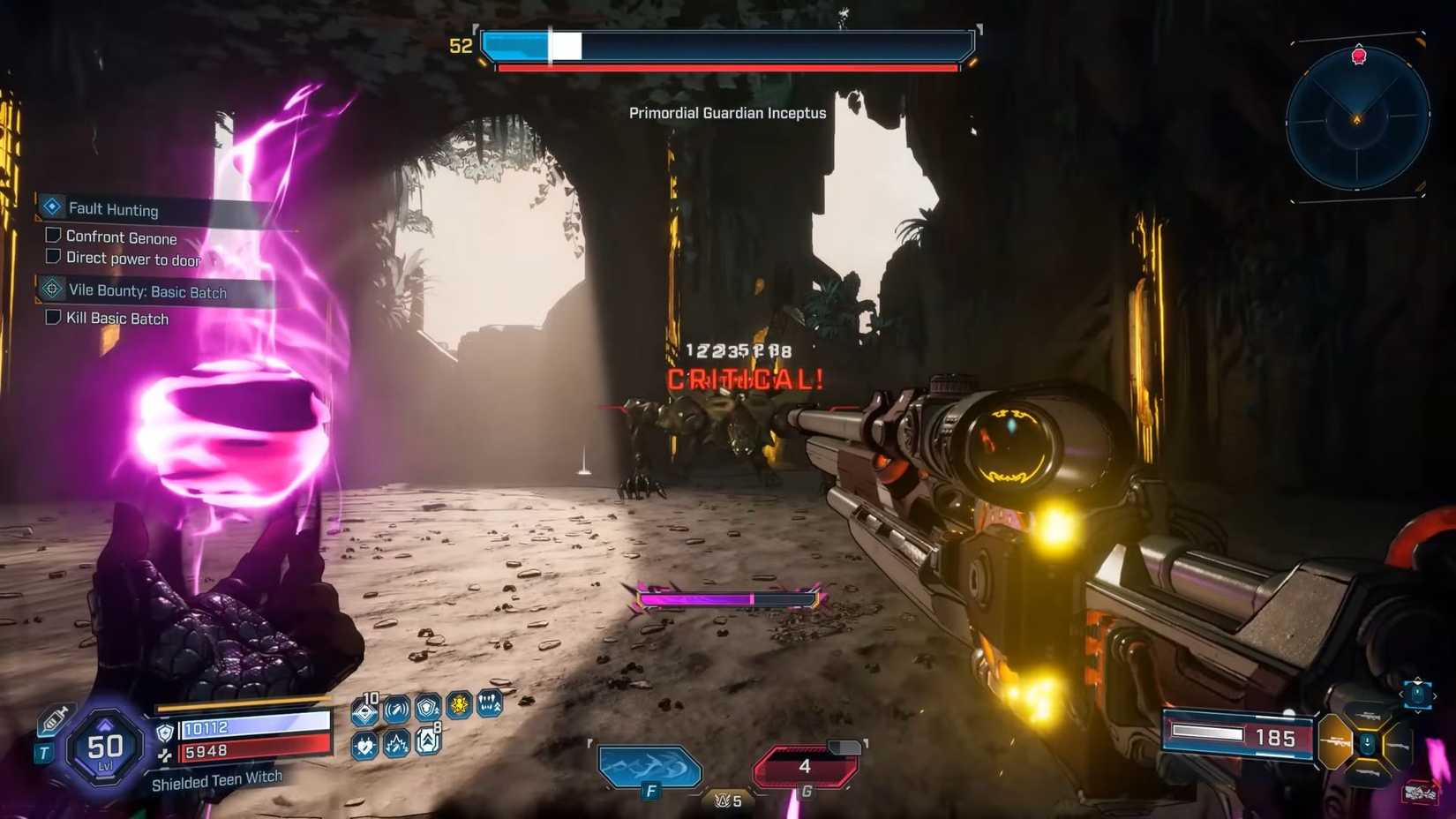Click the yellow burst buff icon
1456x819 pixels.
[459, 705]
